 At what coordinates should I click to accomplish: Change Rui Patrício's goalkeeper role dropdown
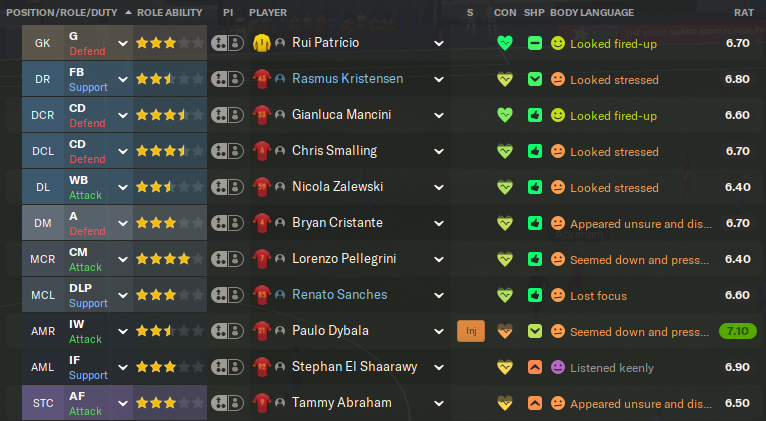123,44
